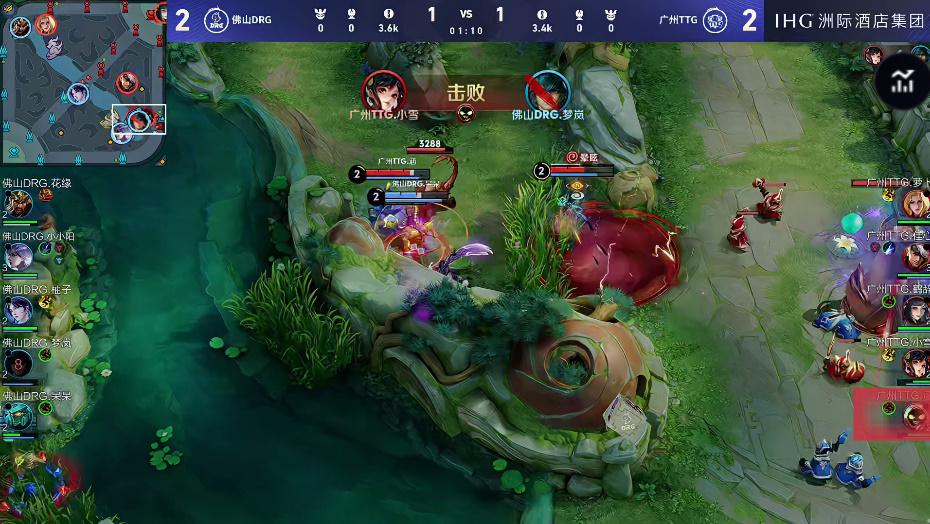Select player 佛山DRG.小小阳's hero portrait
The height and width of the screenshot is (524, 930).
tap(17, 258)
